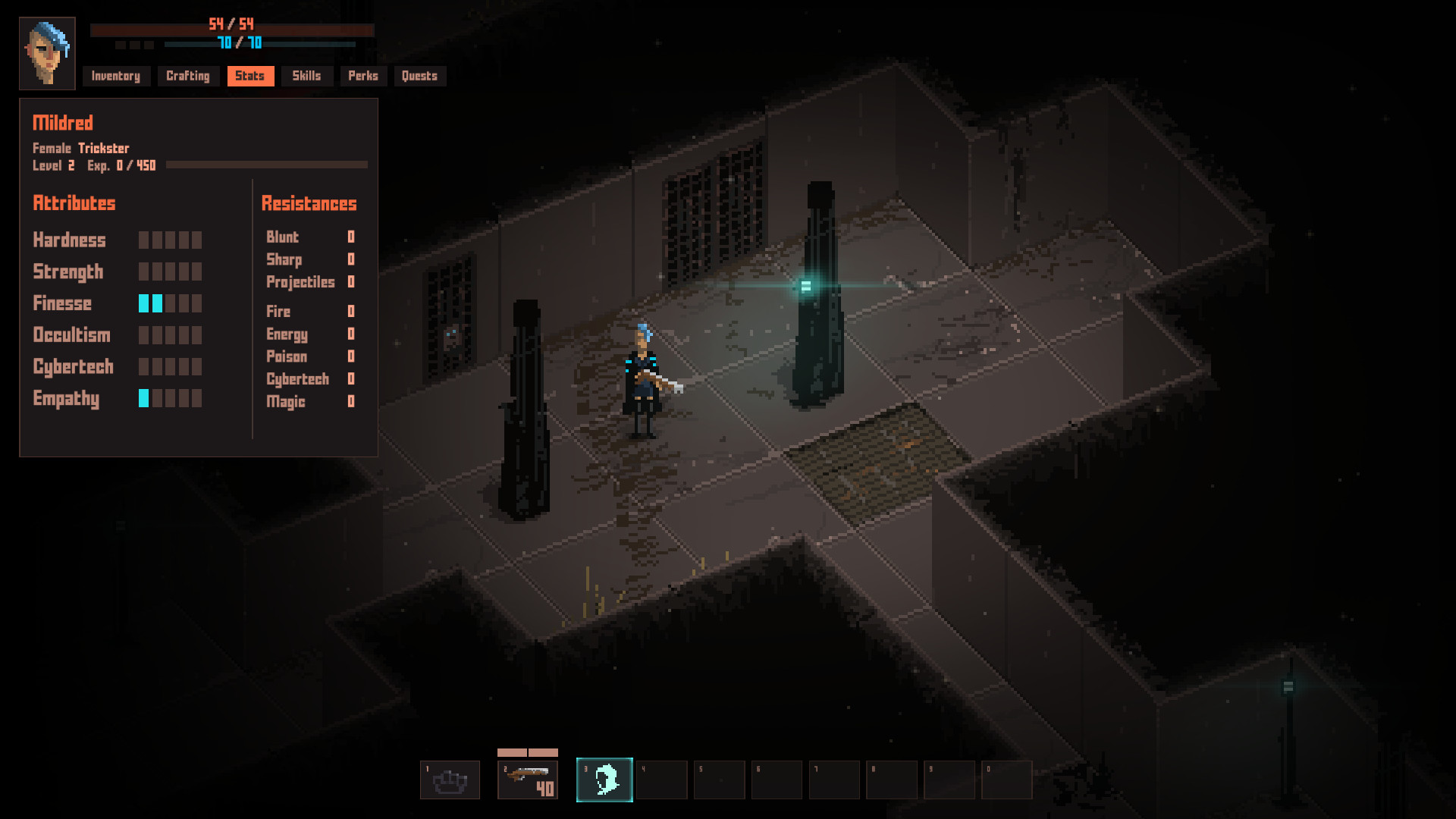Open the Skills tab

coord(306,76)
